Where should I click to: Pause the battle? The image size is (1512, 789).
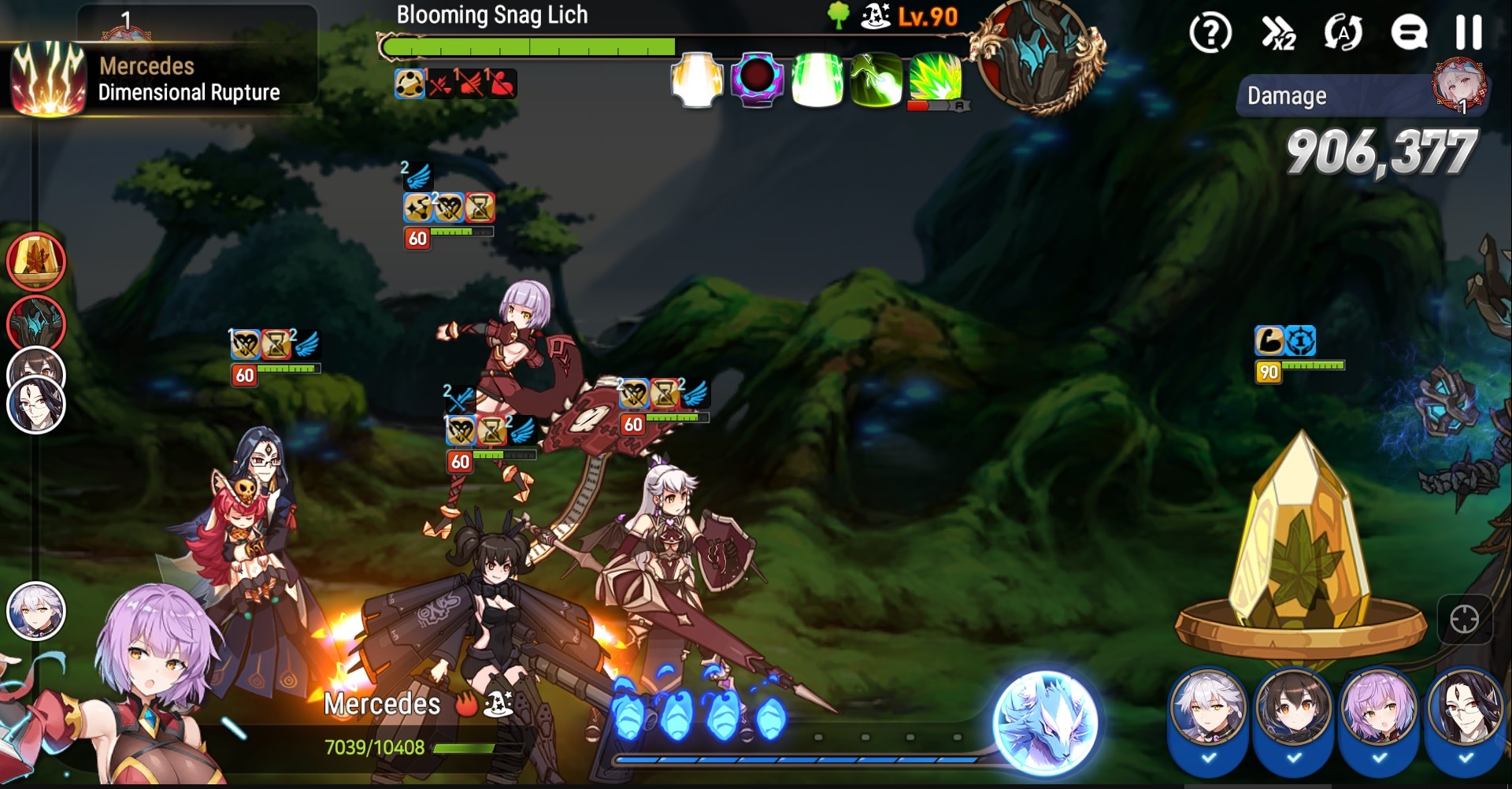click(x=1468, y=33)
